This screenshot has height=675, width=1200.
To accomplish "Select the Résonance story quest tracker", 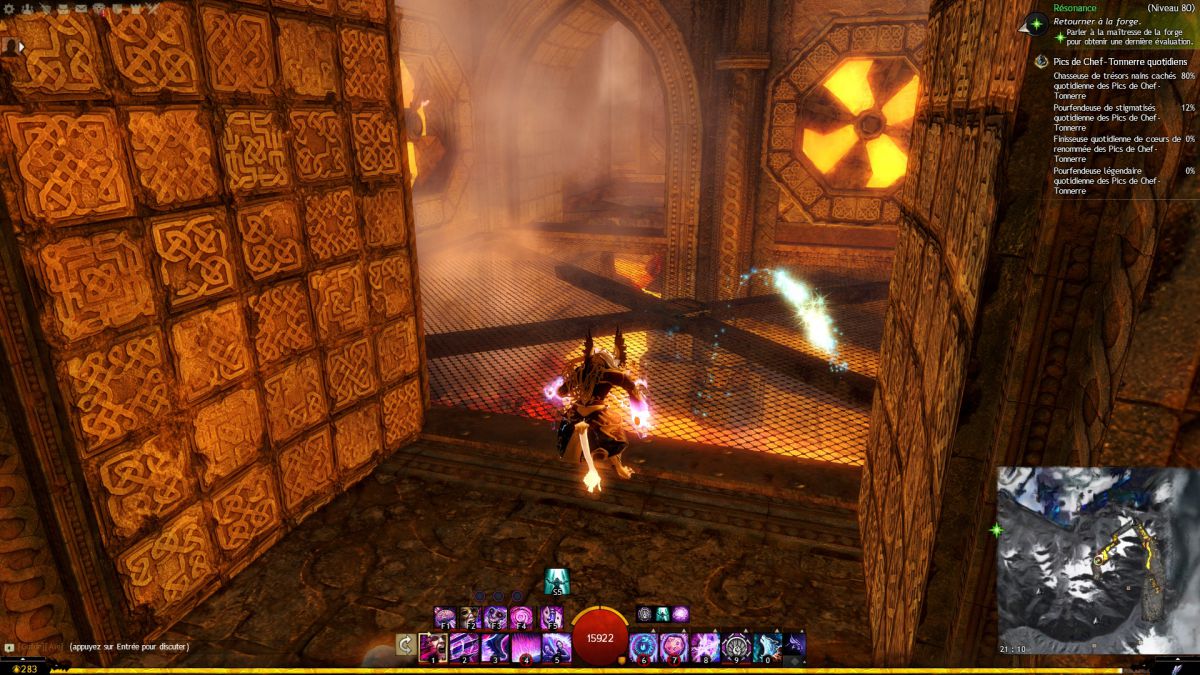I will point(1076,7).
